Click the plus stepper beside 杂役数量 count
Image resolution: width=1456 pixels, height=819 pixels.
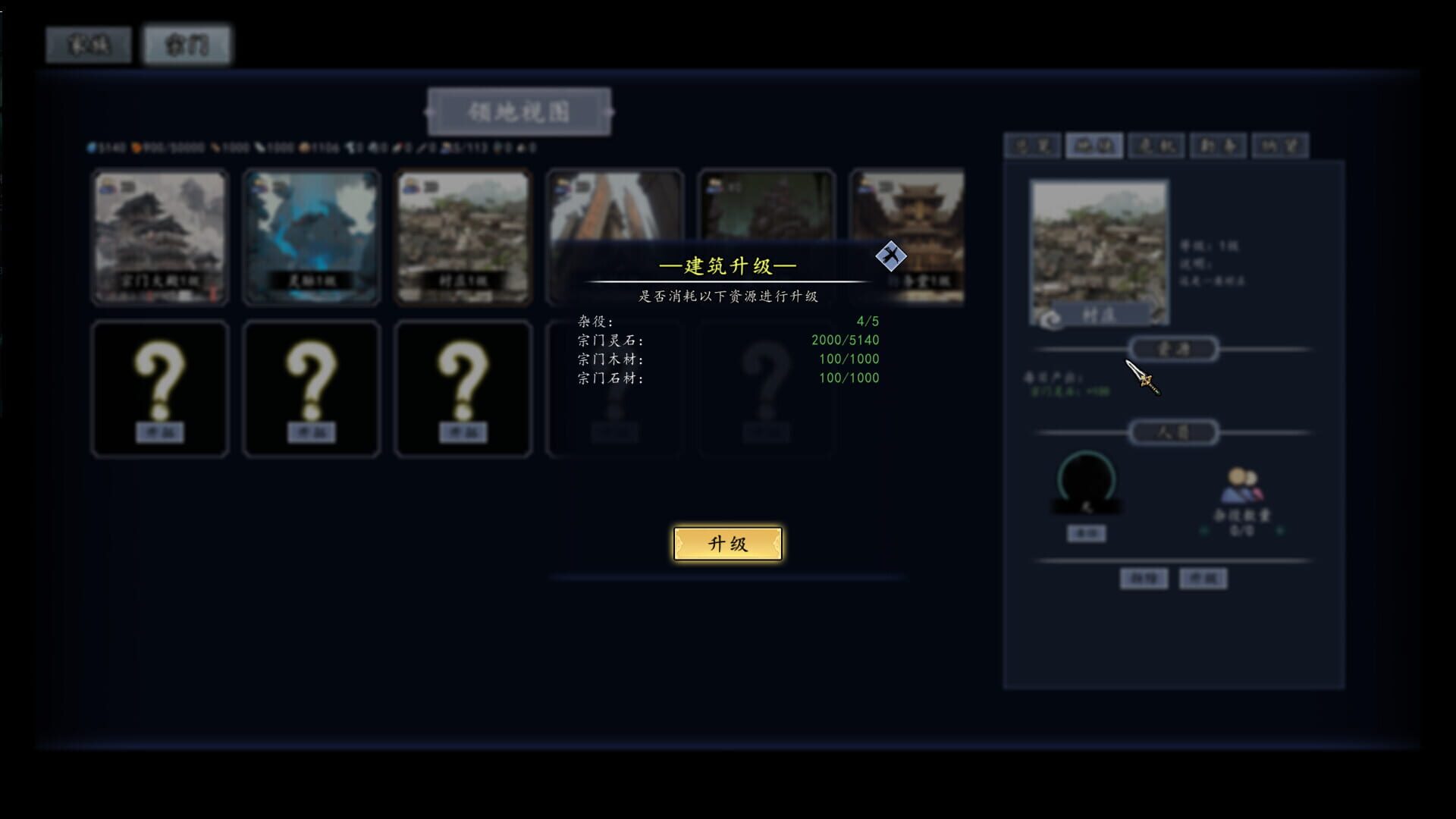[x=1280, y=531]
